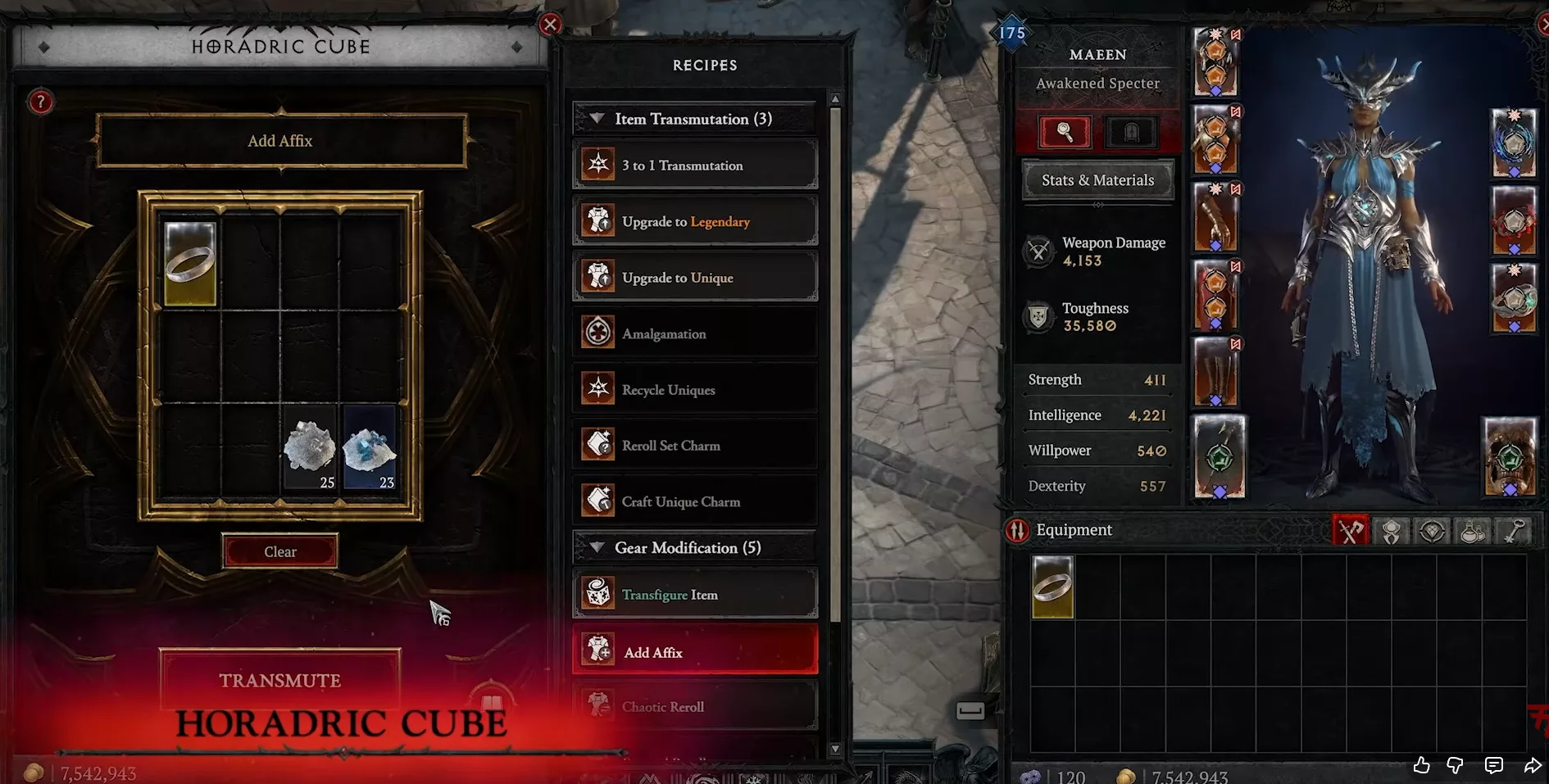Image resolution: width=1549 pixels, height=784 pixels.
Task: Choose the 3 to 1 Transmutation recipe
Action: pos(695,165)
